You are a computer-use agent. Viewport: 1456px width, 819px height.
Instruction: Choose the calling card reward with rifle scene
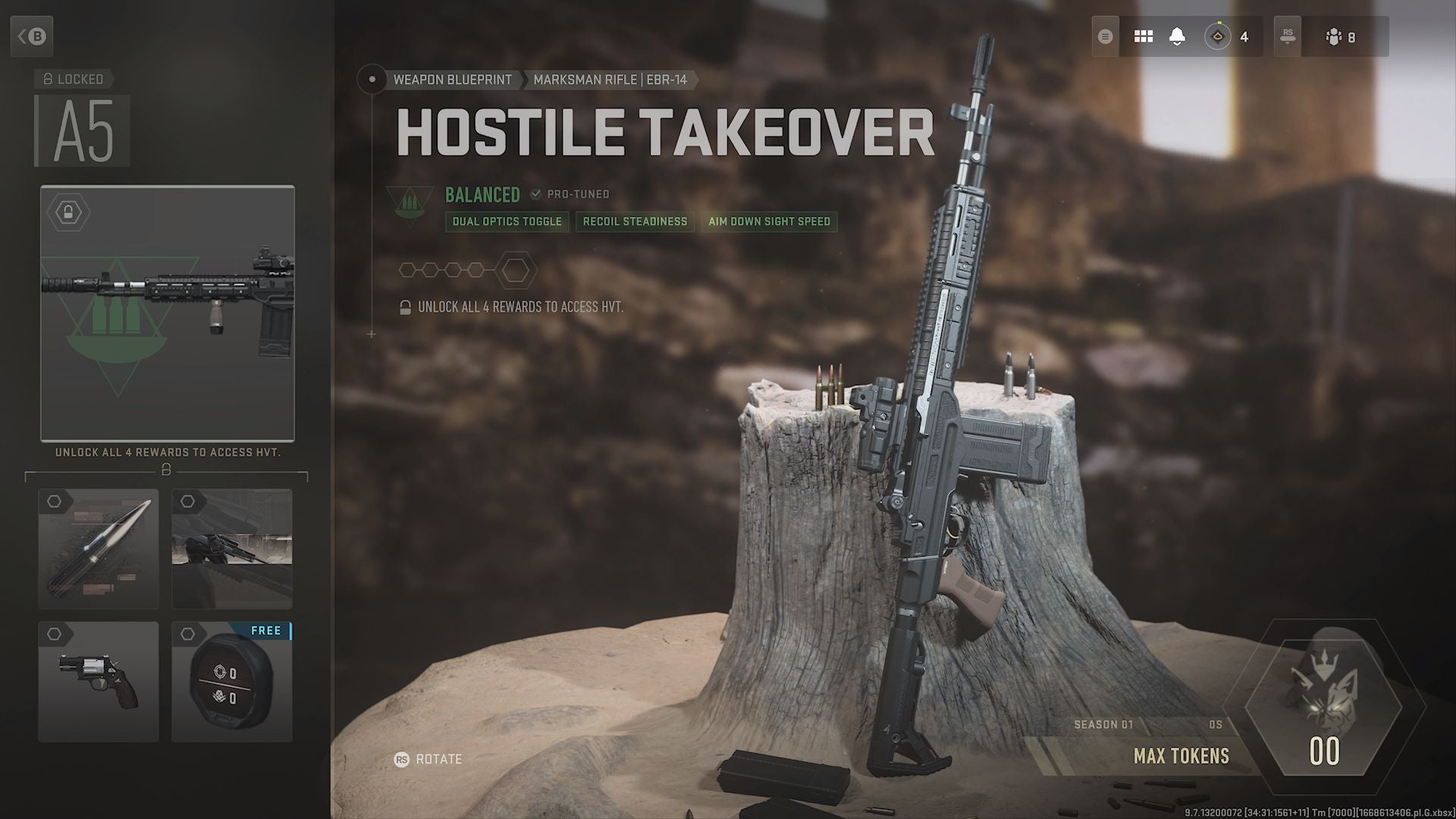232,549
